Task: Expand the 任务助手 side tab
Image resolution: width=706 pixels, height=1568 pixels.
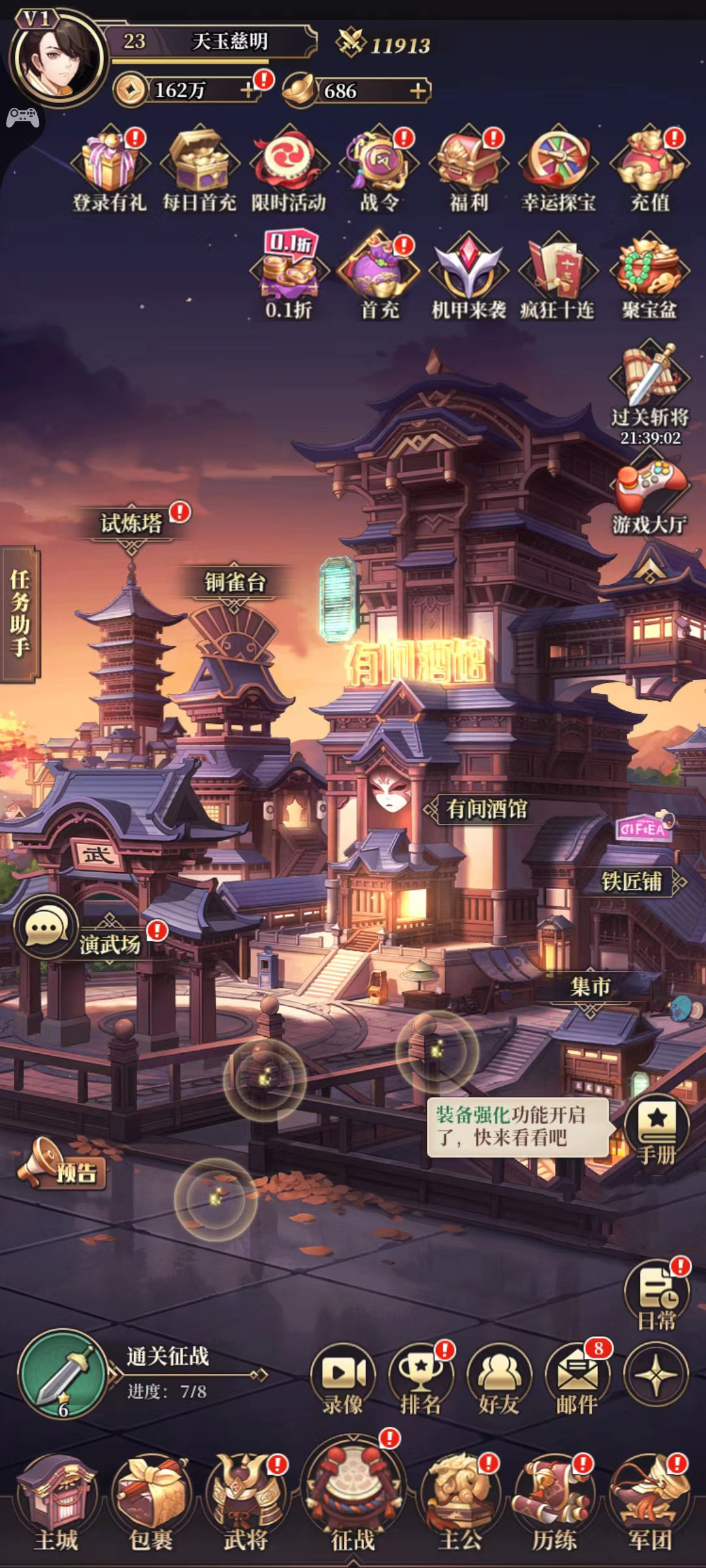Action: tap(20, 614)
